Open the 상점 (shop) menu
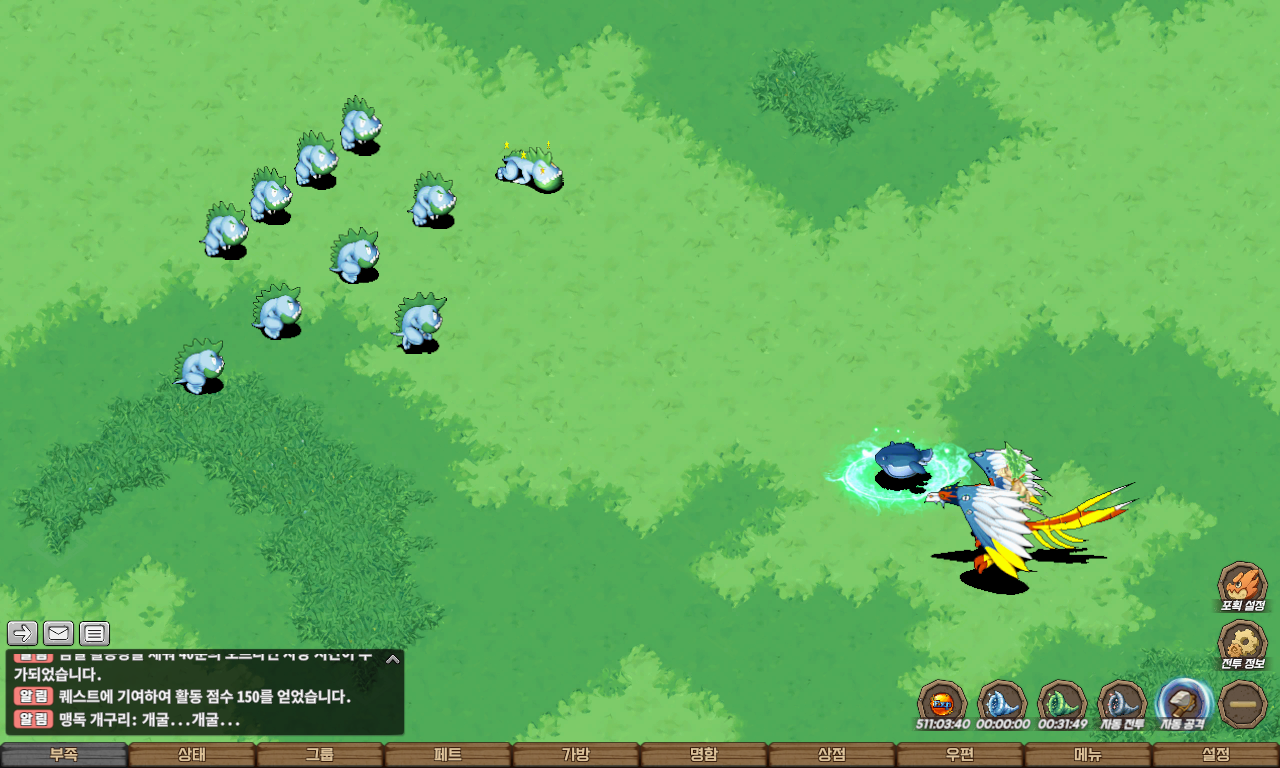Screen dimensions: 1280x768 pyautogui.click(x=832, y=755)
